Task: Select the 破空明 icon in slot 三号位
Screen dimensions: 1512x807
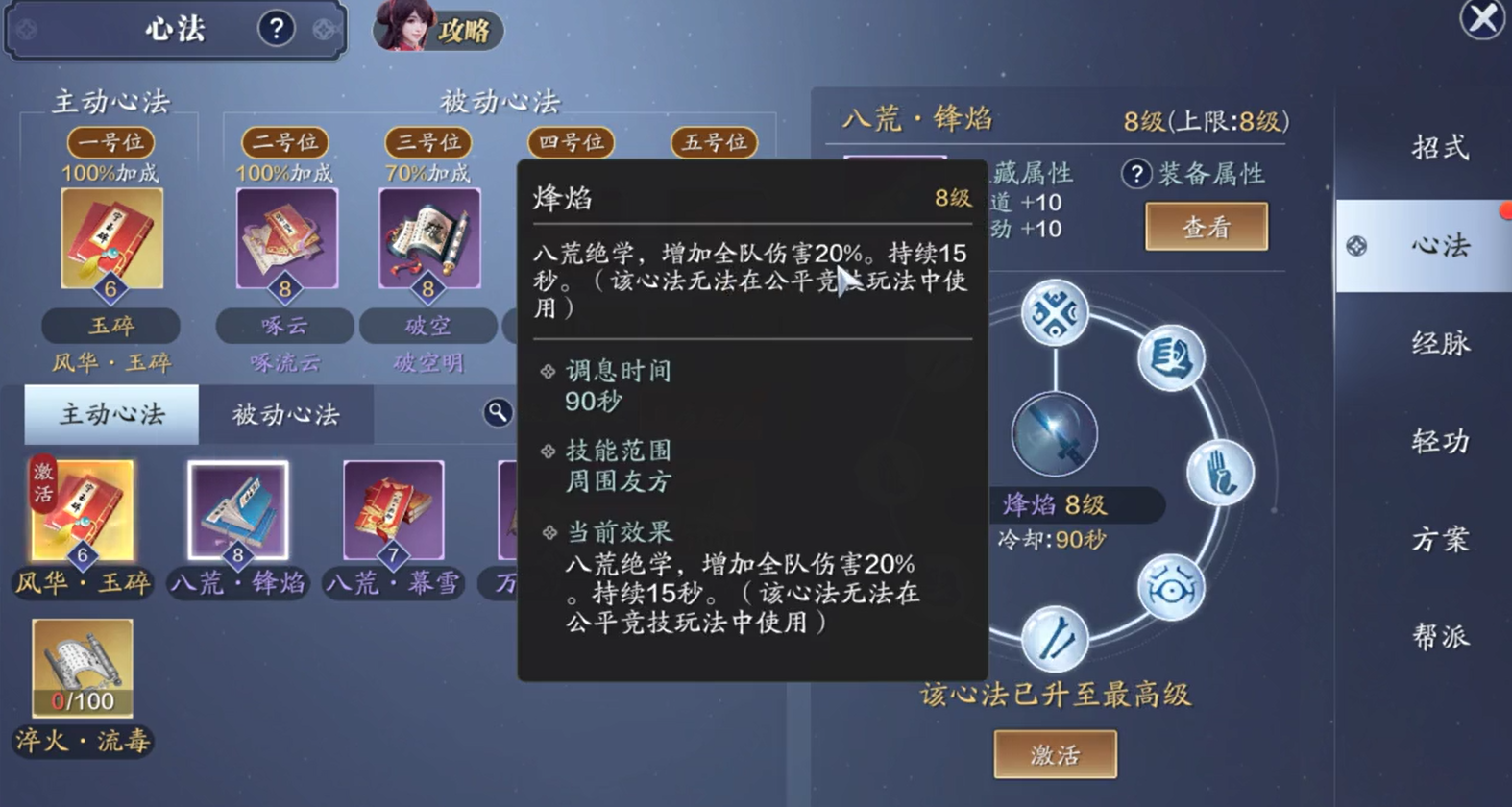Action: (428, 235)
